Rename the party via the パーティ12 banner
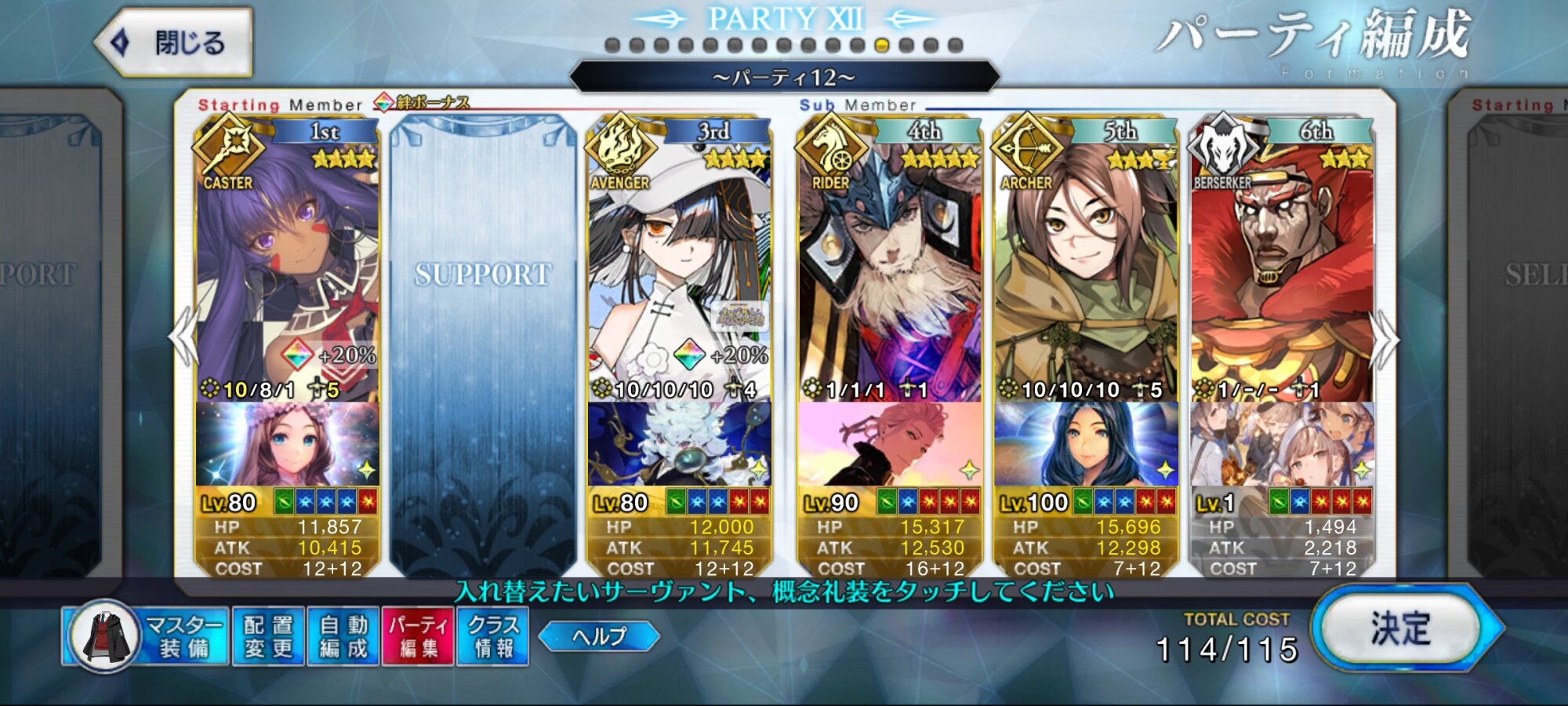 coord(784,77)
